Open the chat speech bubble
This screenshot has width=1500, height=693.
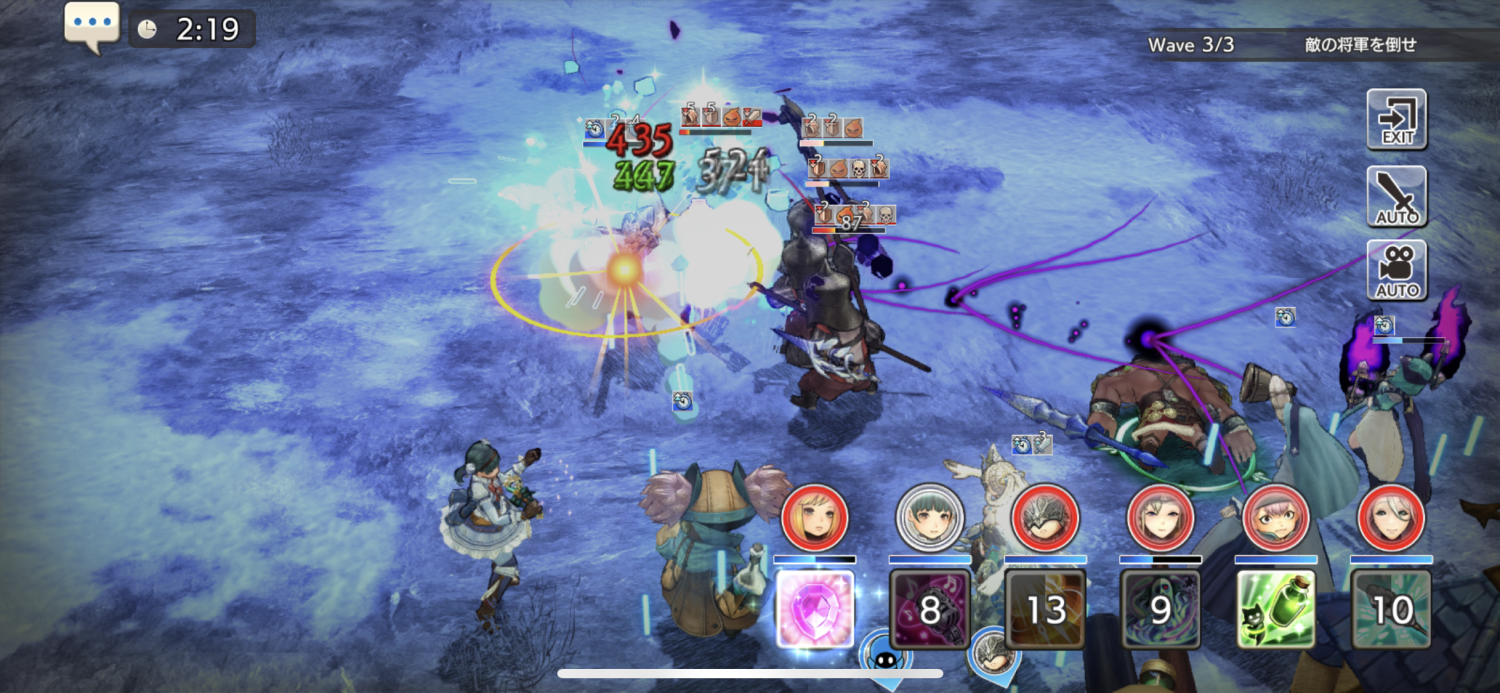click(92, 25)
